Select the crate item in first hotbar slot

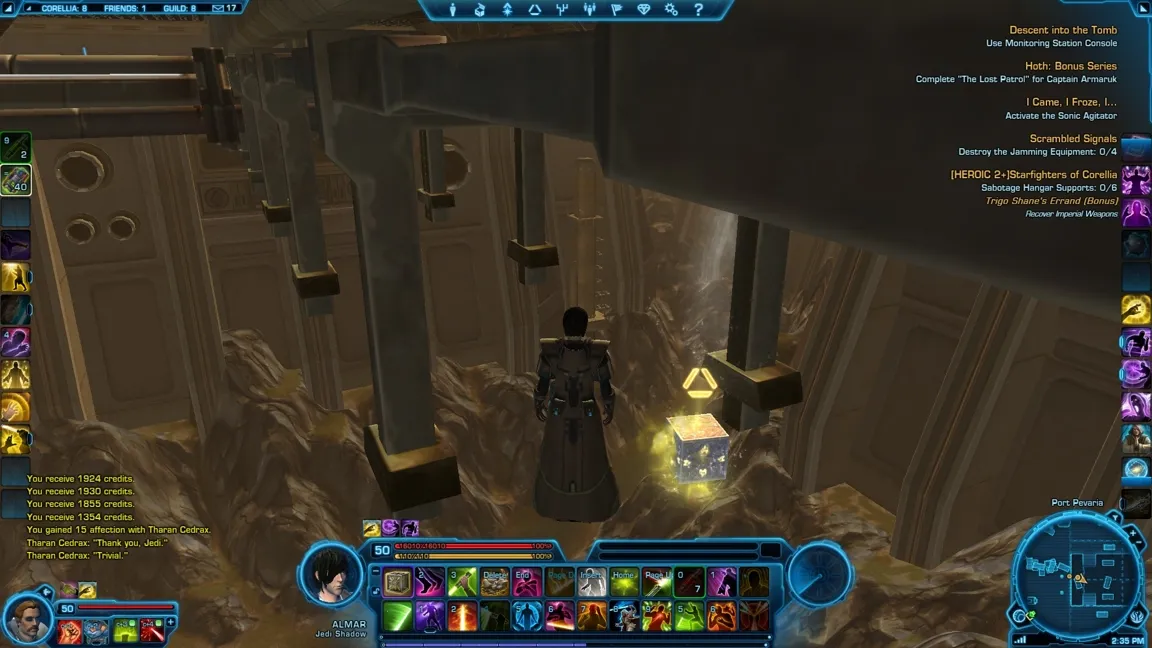point(399,582)
